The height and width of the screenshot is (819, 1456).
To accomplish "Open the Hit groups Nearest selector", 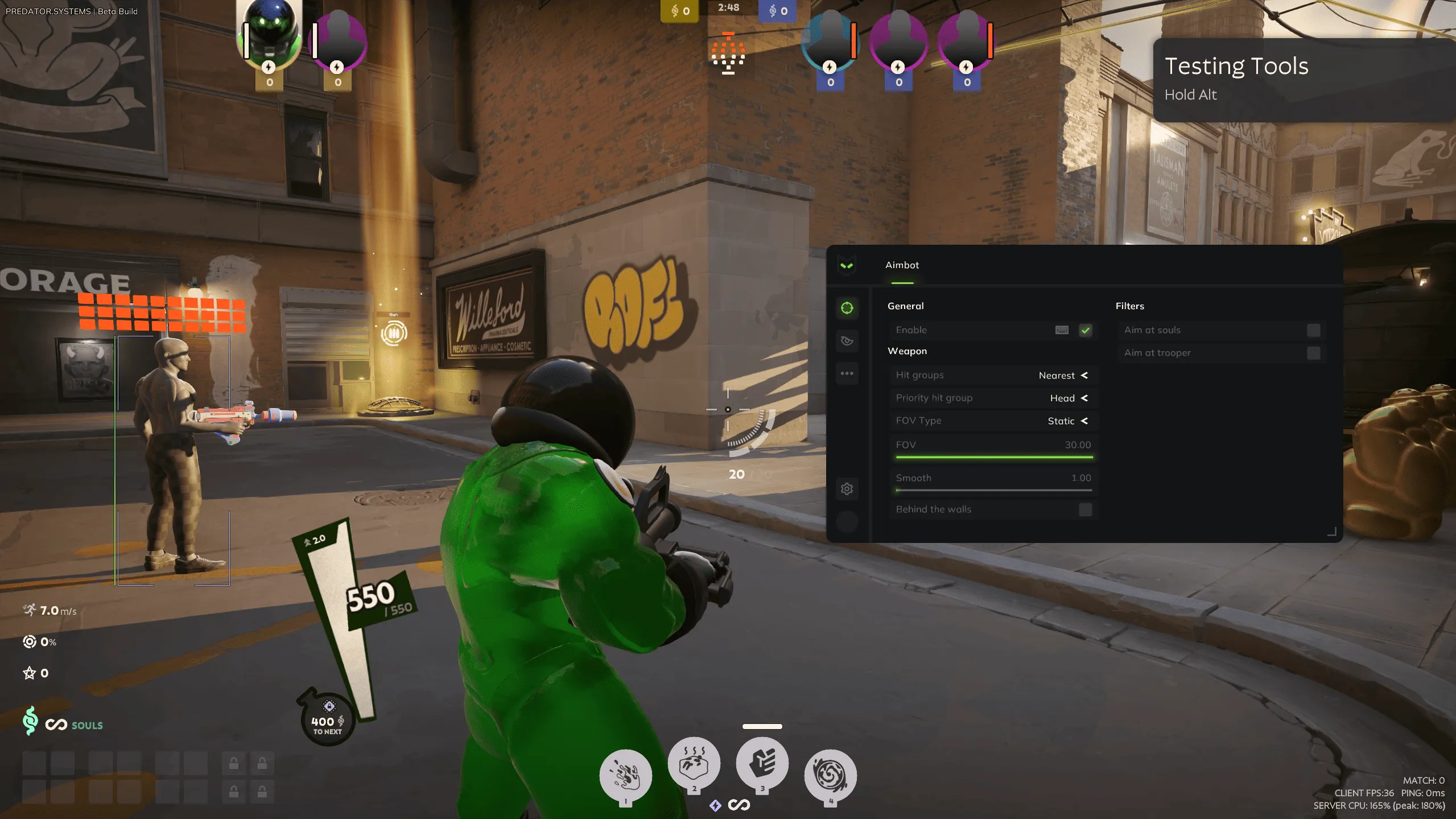I will pos(1062,375).
